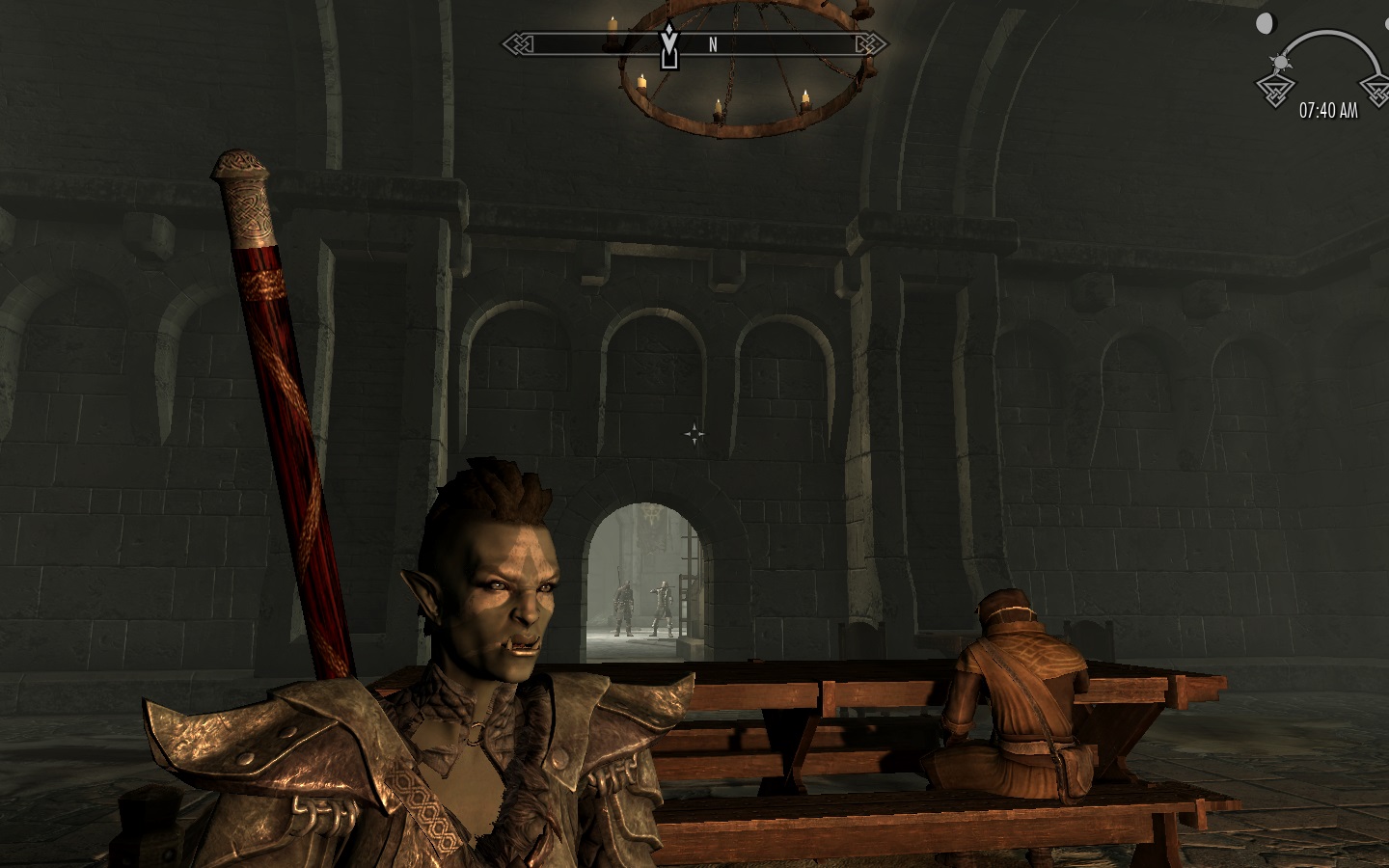Click the N marker on the compass
The height and width of the screenshot is (868, 1389).
(712, 43)
